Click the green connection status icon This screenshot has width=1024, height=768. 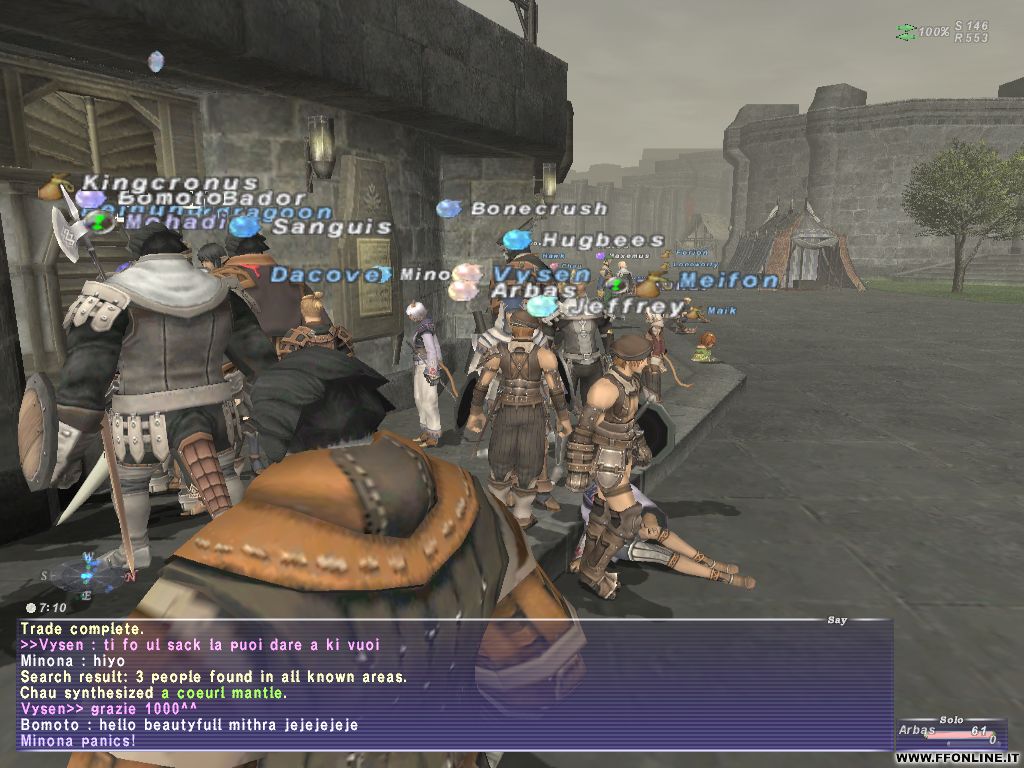pyautogui.click(x=906, y=32)
